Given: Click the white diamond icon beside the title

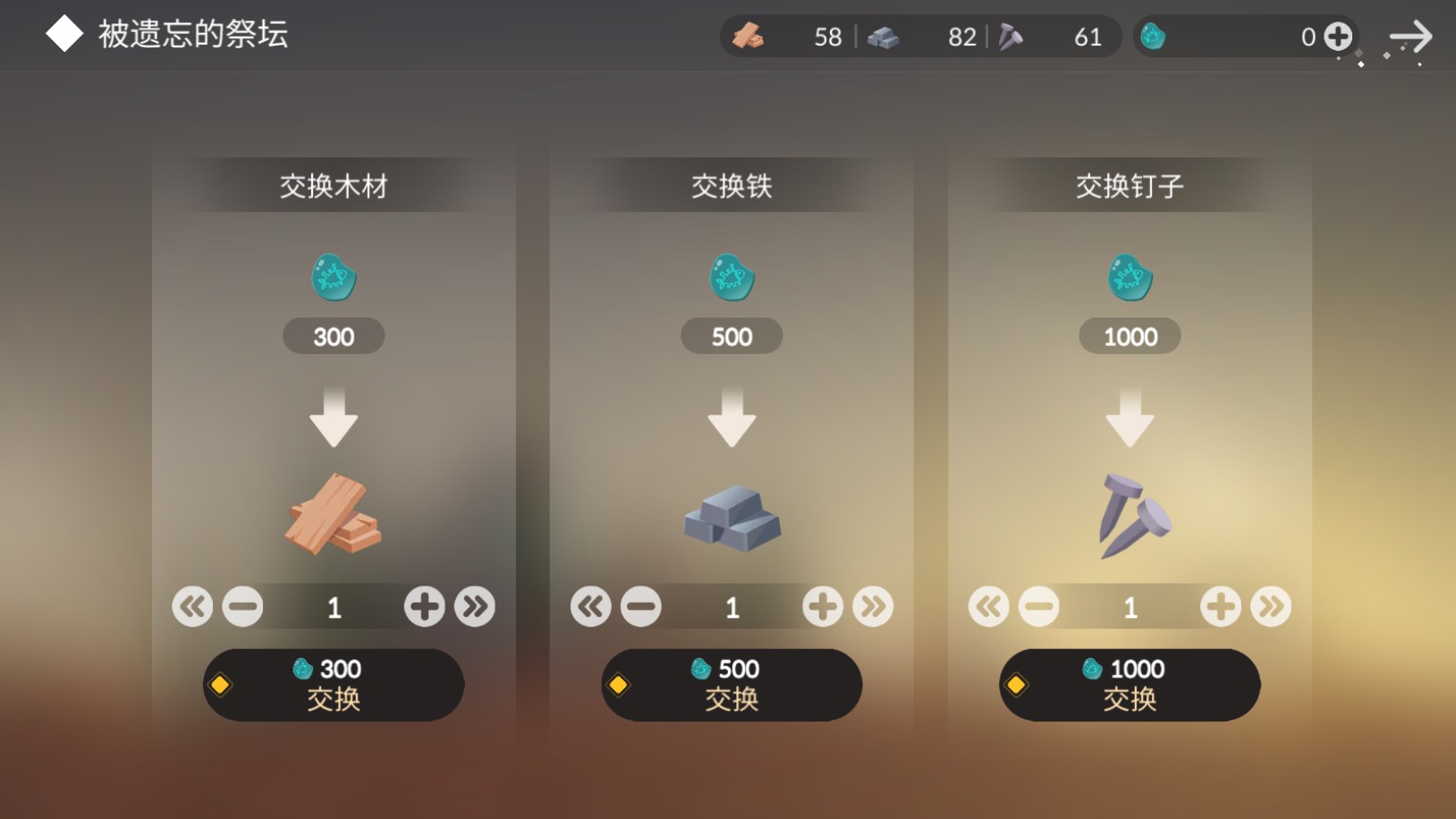Looking at the screenshot, I should pyautogui.click(x=63, y=34).
